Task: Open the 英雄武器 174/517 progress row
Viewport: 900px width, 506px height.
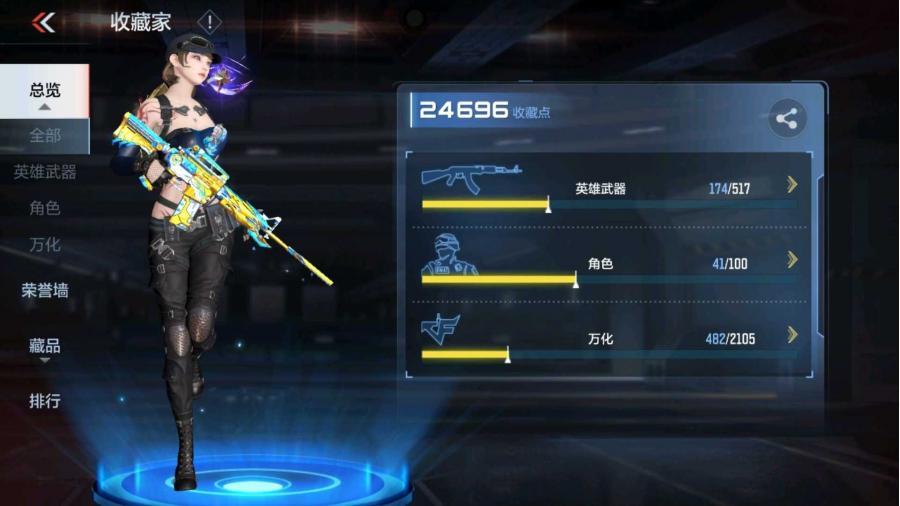Action: coord(609,187)
